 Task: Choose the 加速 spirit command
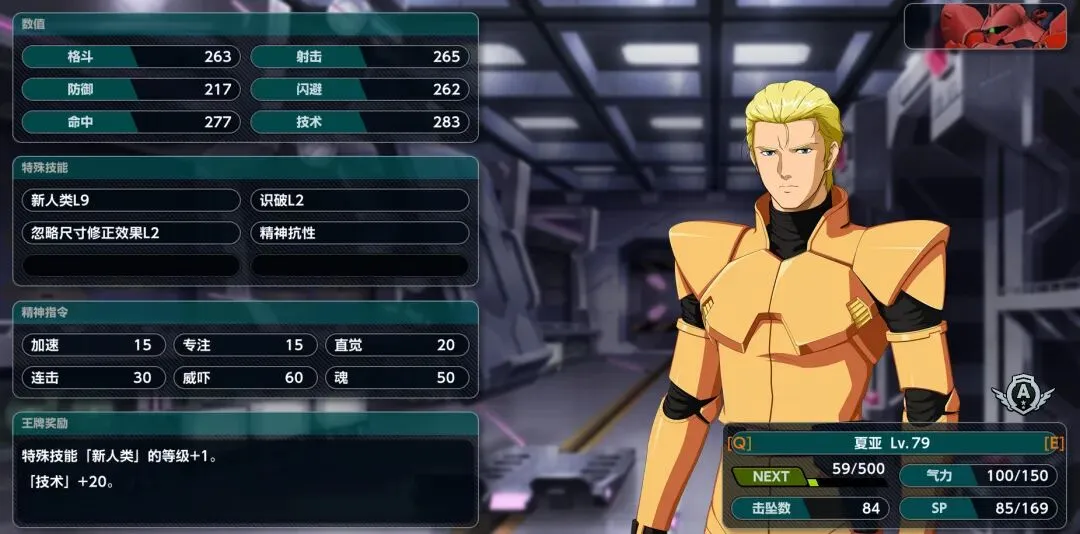click(x=92, y=345)
